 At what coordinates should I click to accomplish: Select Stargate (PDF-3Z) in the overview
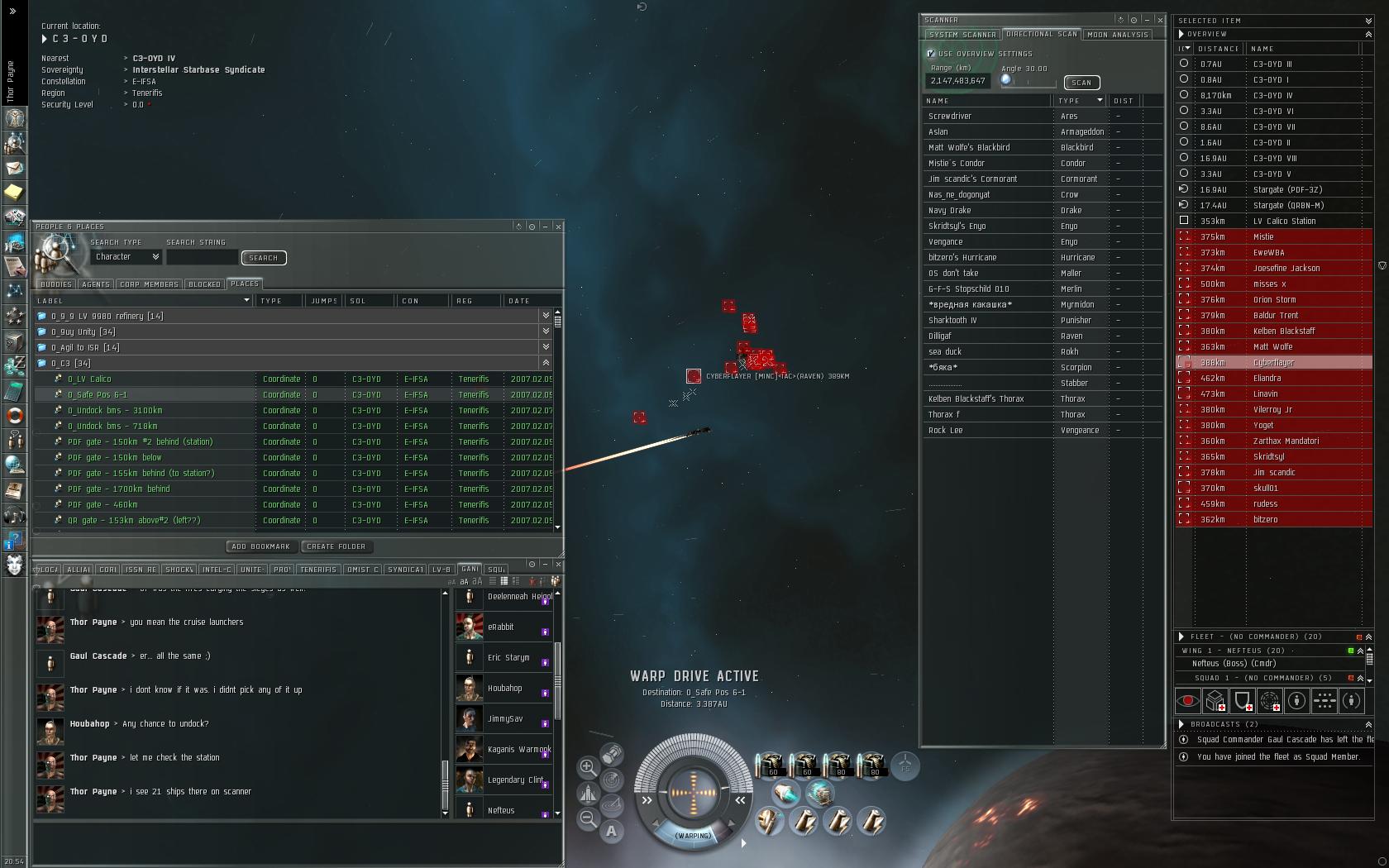tap(1287, 190)
